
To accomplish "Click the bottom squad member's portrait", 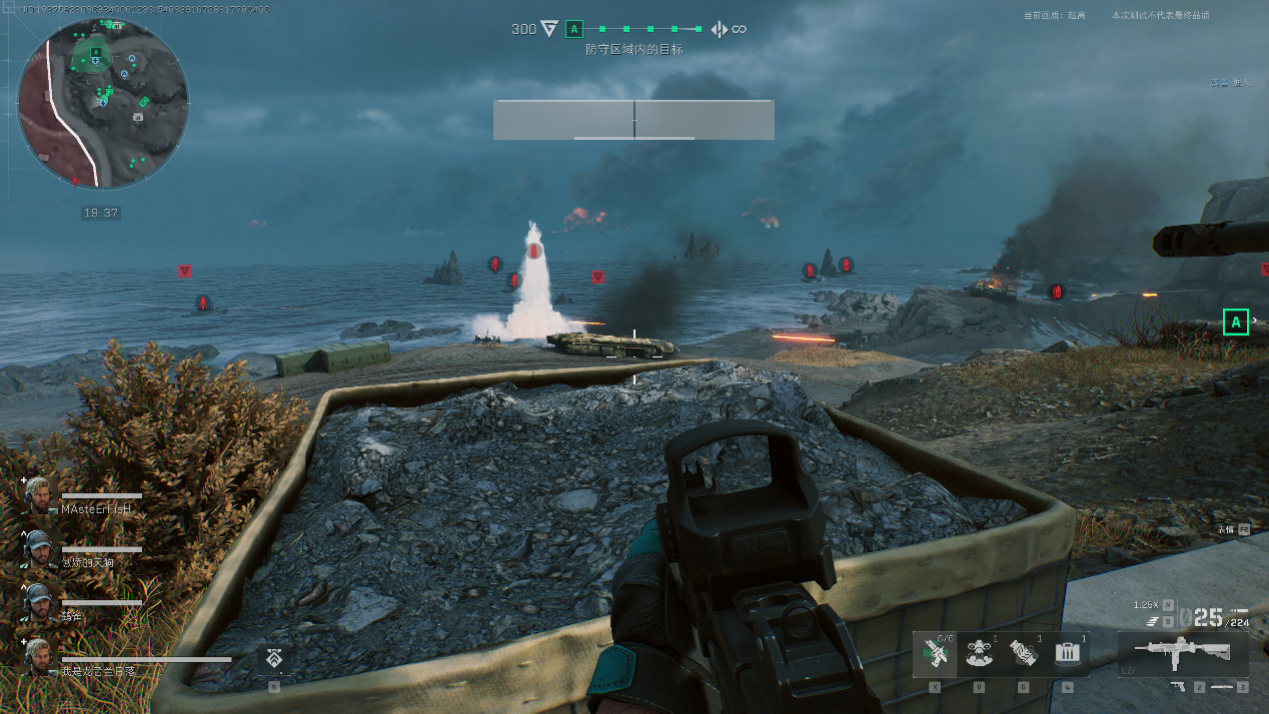I will 38,657.
